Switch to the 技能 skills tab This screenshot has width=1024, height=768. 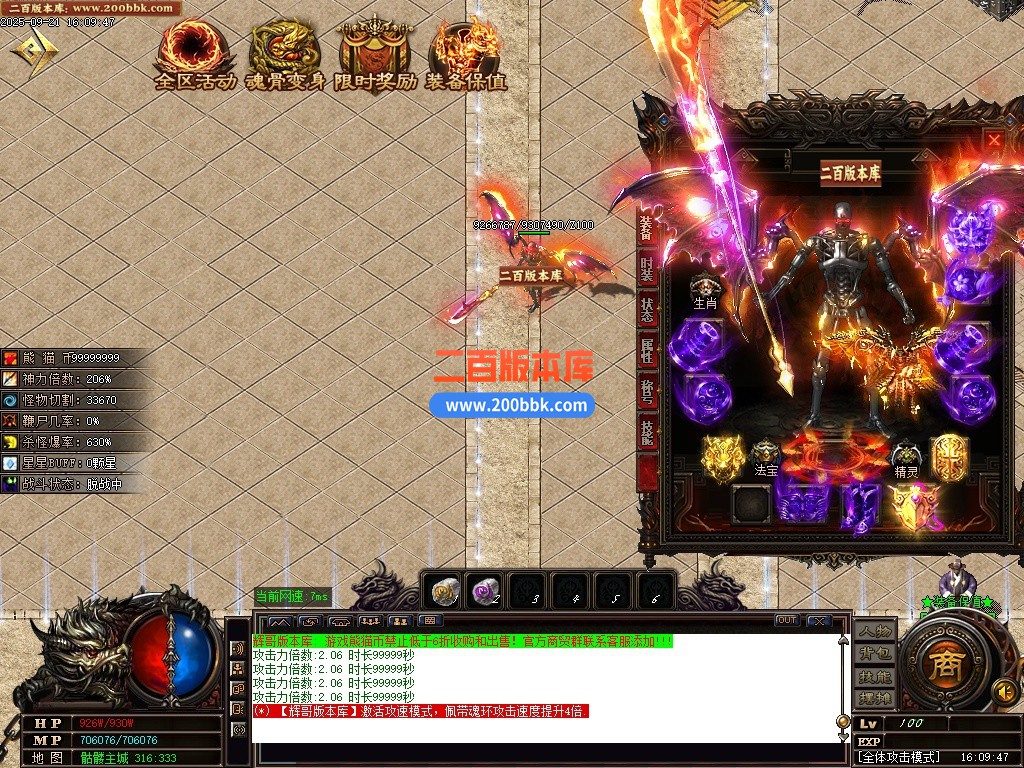click(x=648, y=432)
